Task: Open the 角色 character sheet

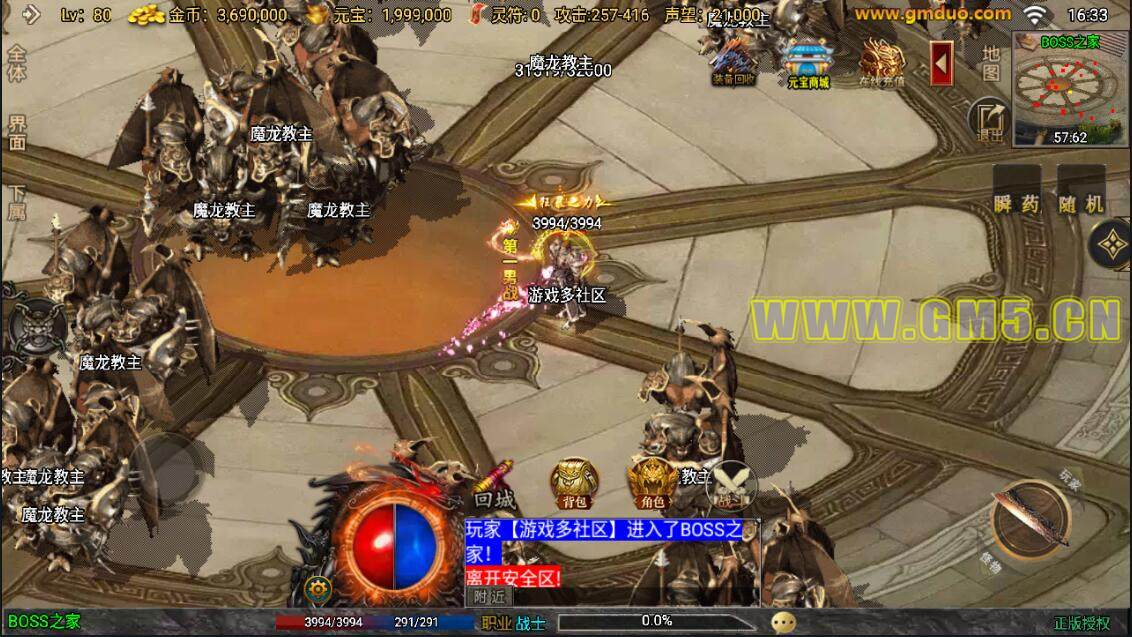Action: click(x=652, y=484)
